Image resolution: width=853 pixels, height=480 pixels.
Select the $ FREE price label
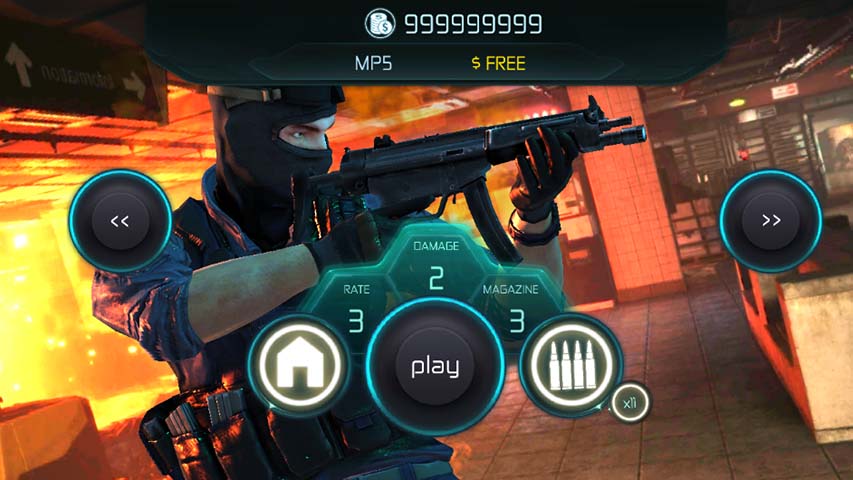[498, 63]
